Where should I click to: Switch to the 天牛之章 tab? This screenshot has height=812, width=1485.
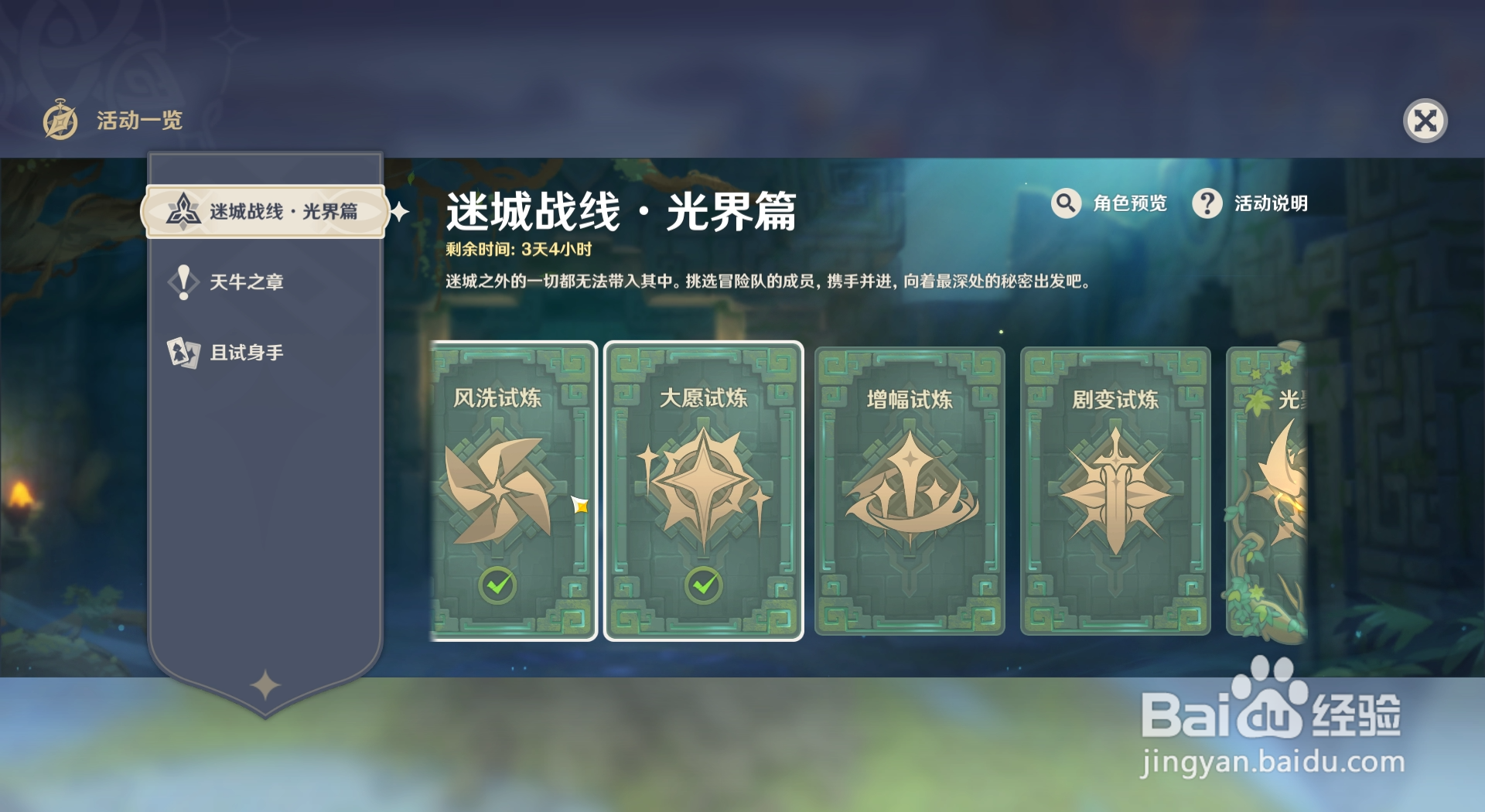[x=247, y=281]
